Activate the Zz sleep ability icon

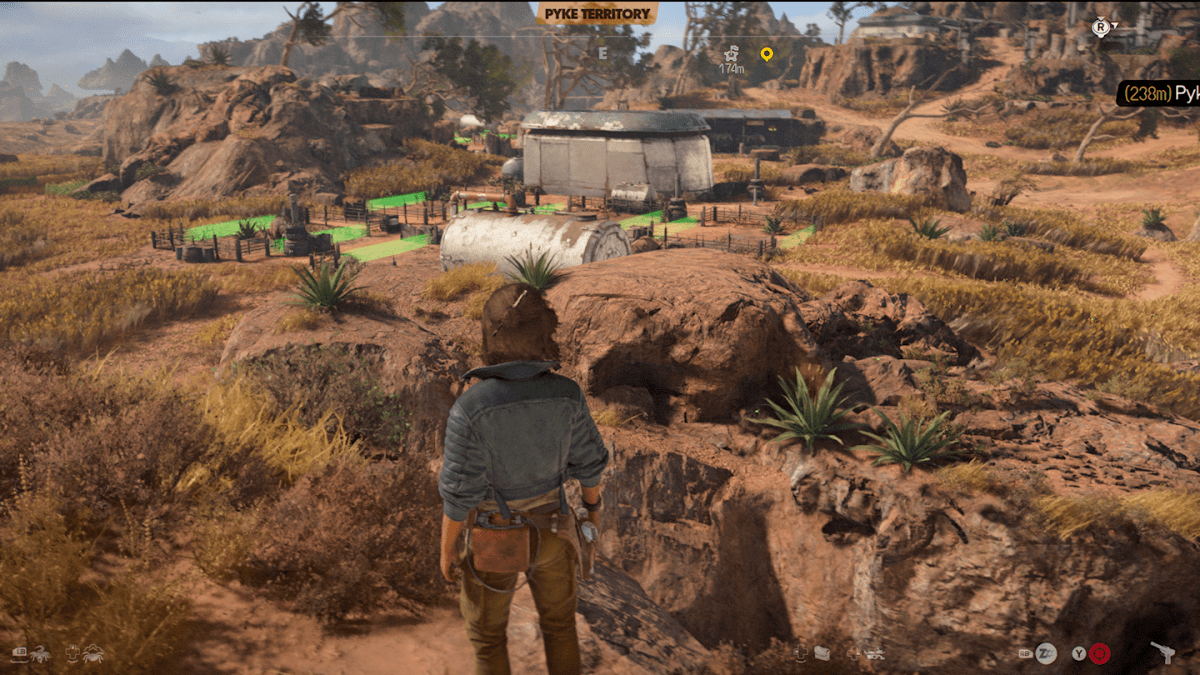pyautogui.click(x=1046, y=654)
